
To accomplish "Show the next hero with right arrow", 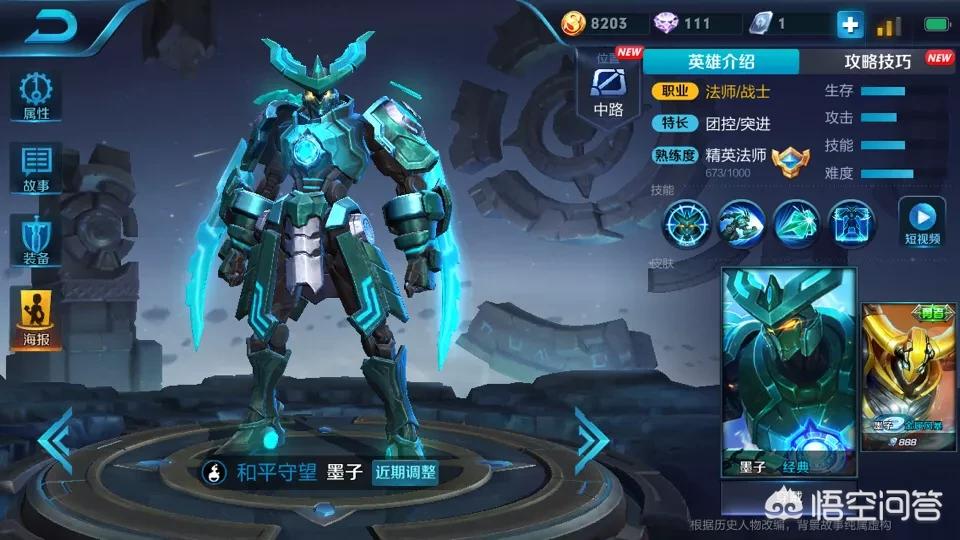I will pos(591,438).
